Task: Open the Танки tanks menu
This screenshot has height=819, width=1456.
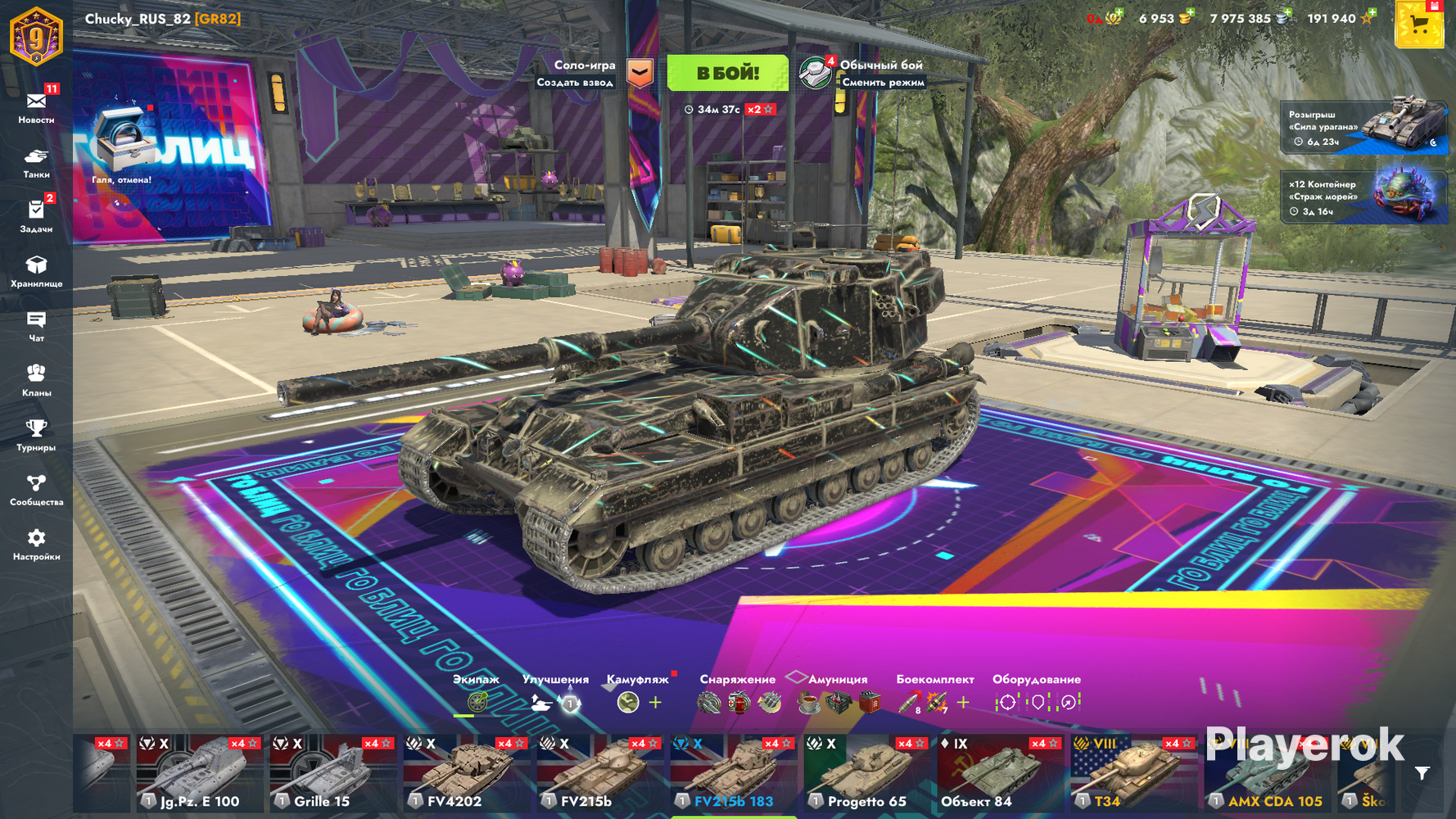Action: pos(36,162)
